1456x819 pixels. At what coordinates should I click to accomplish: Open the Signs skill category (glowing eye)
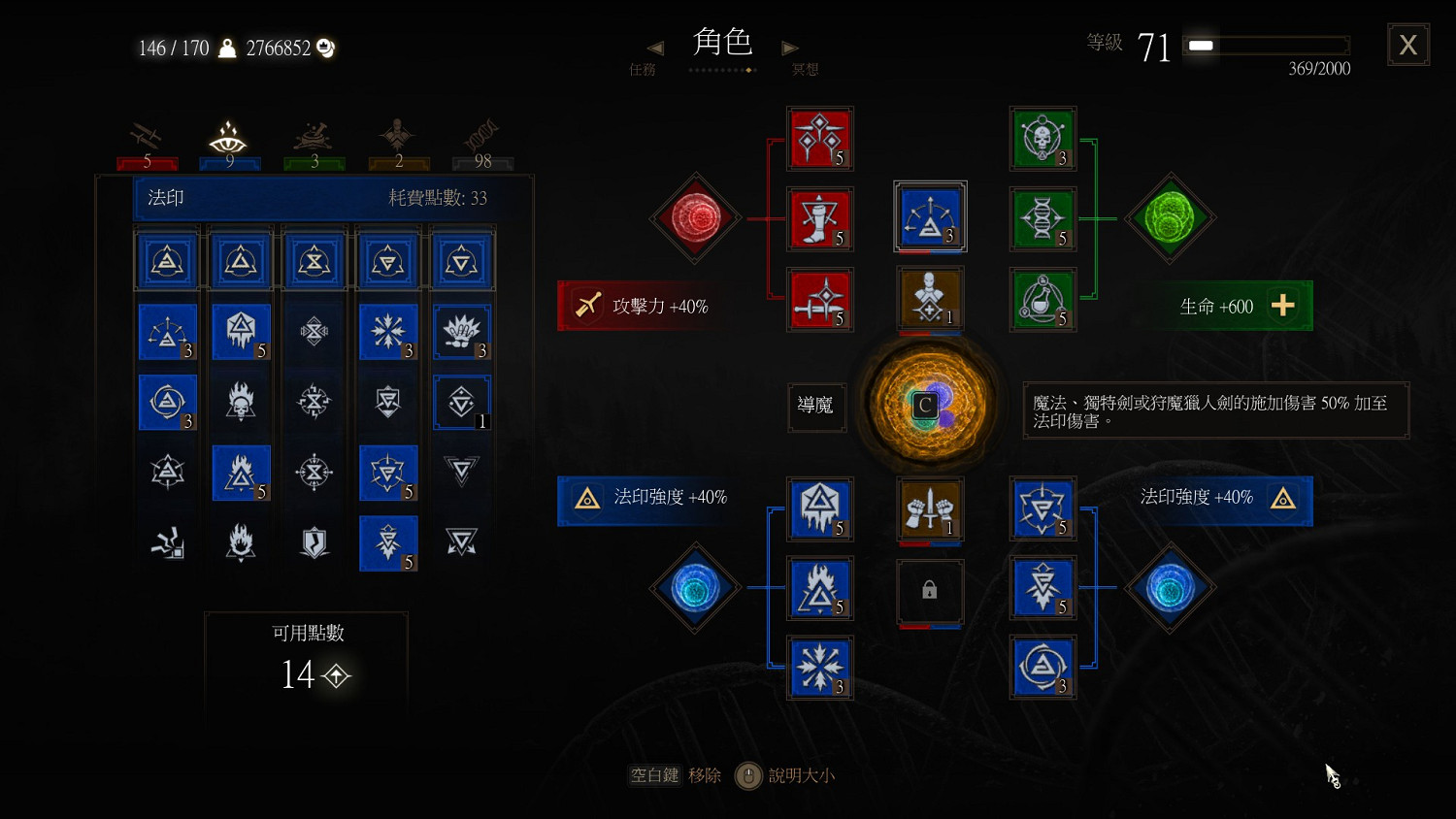pyautogui.click(x=229, y=136)
